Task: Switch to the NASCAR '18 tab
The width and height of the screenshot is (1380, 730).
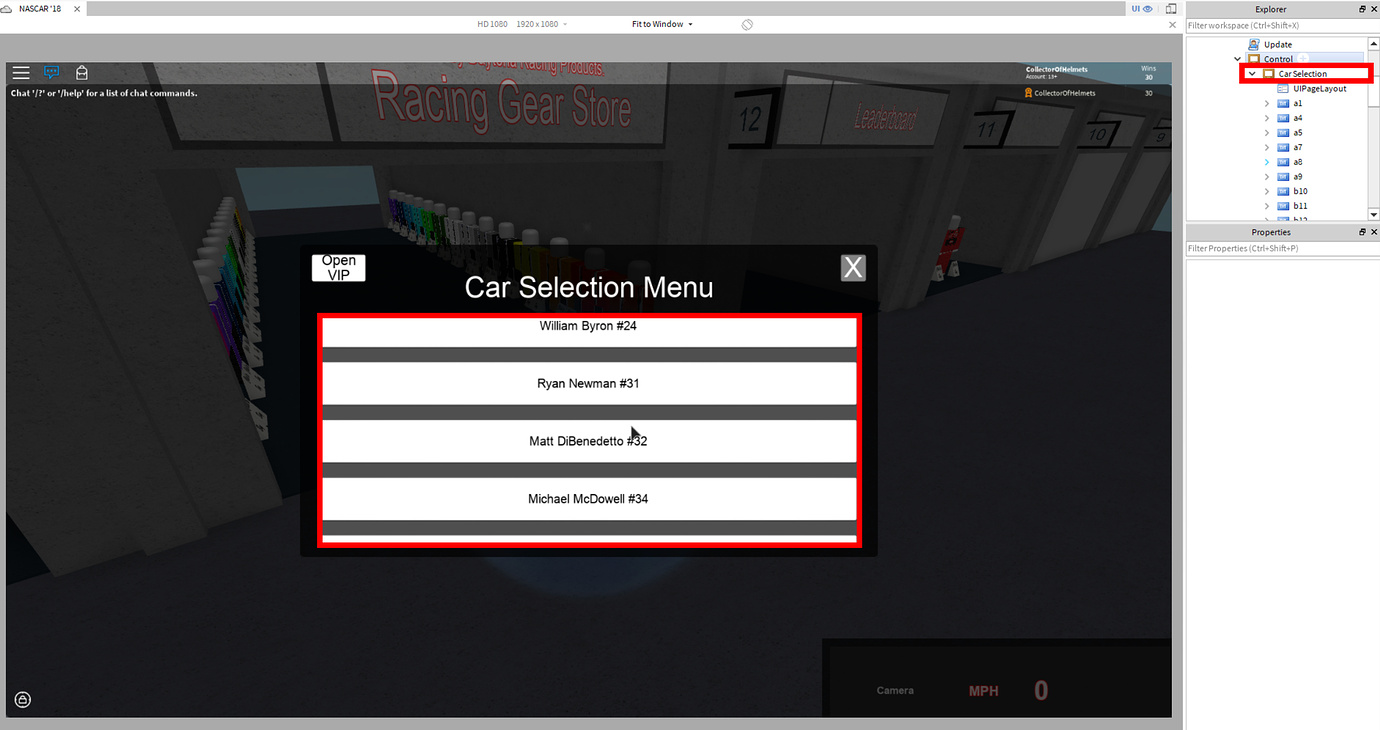Action: tap(42, 8)
